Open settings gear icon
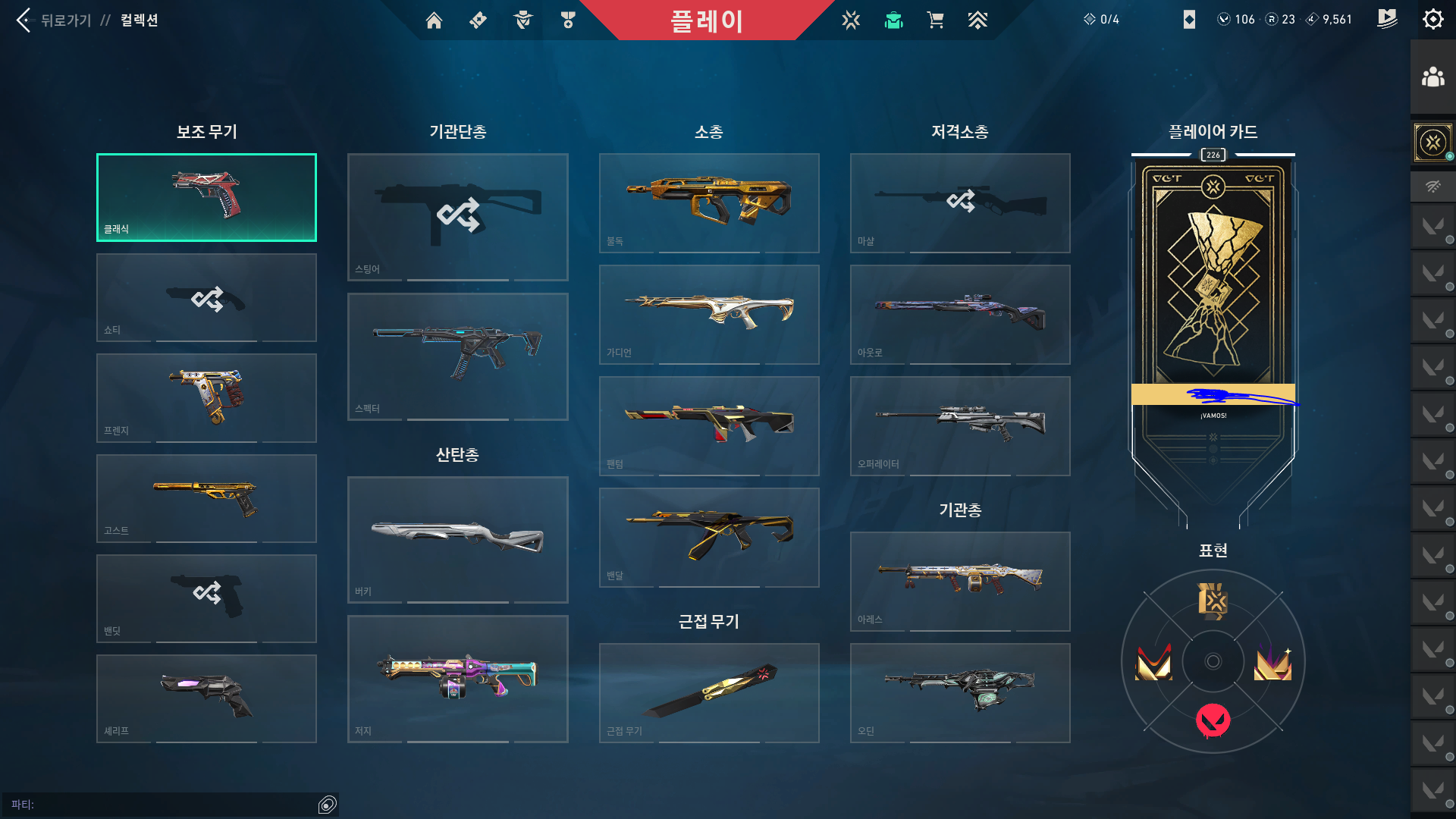The image size is (1456, 819). tap(1432, 20)
